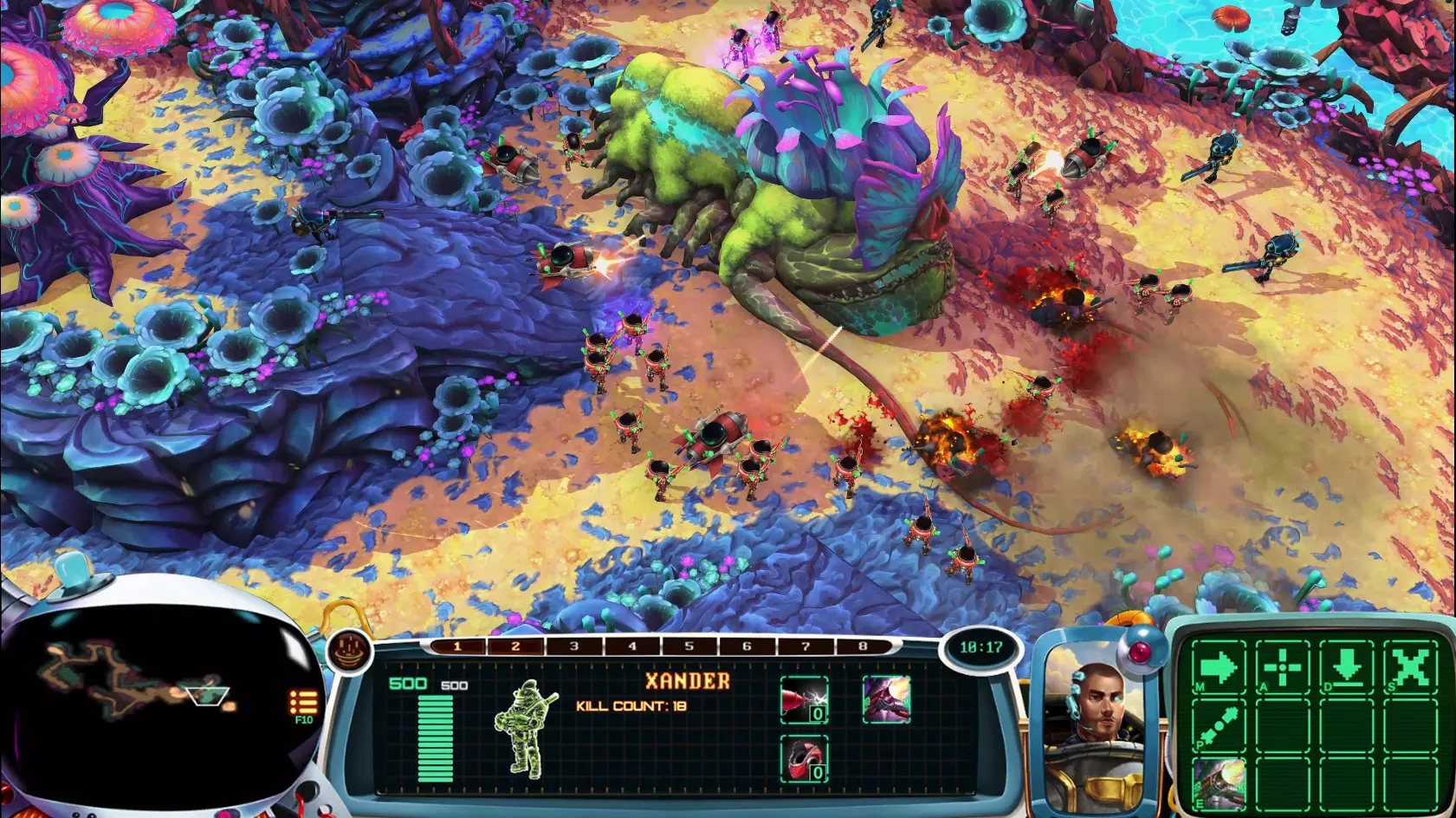The height and width of the screenshot is (818, 1456).
Task: Activate the hold-position down-arrow command
Action: pyautogui.click(x=1347, y=668)
